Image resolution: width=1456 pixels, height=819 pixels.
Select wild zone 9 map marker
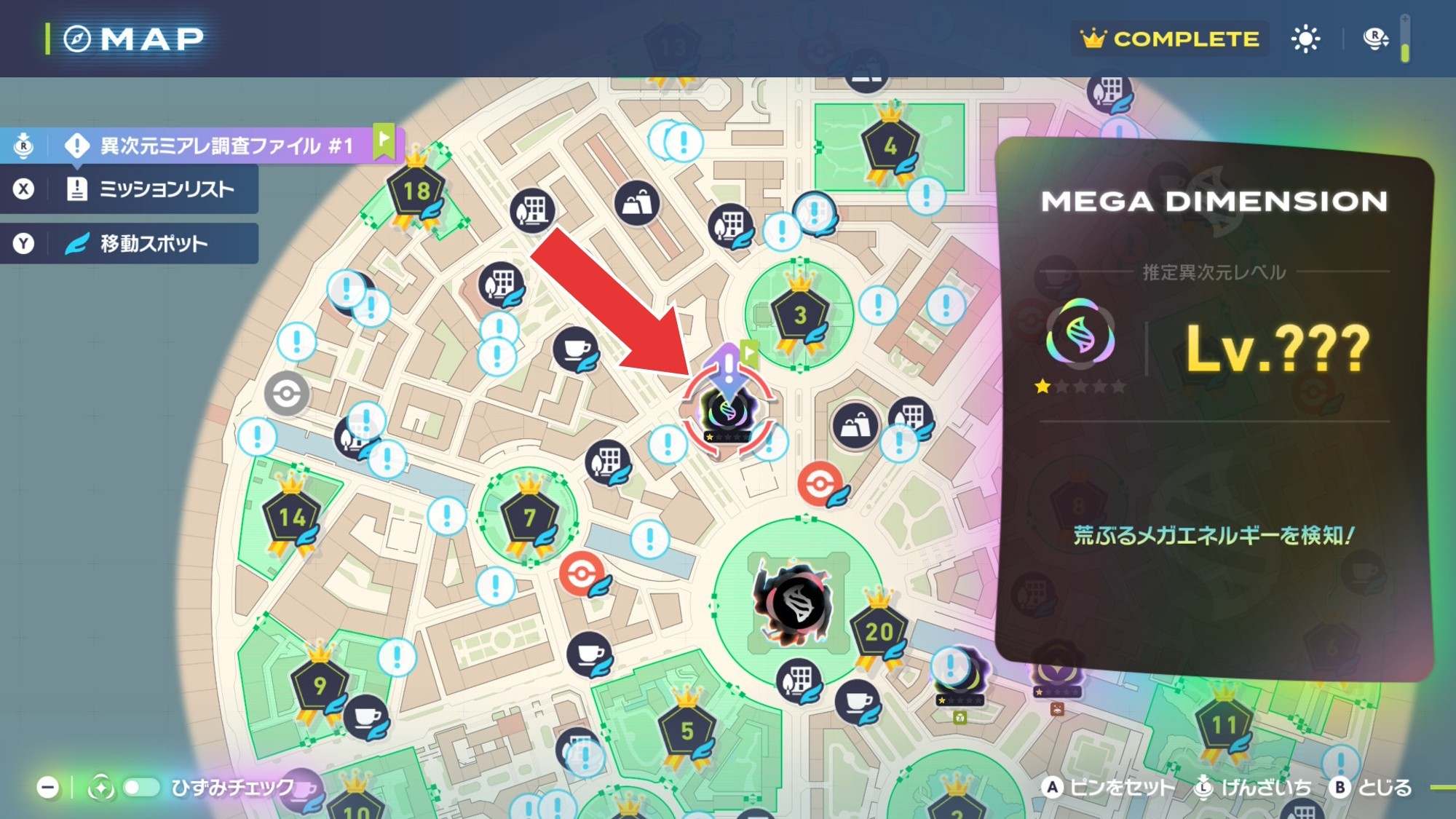click(319, 686)
